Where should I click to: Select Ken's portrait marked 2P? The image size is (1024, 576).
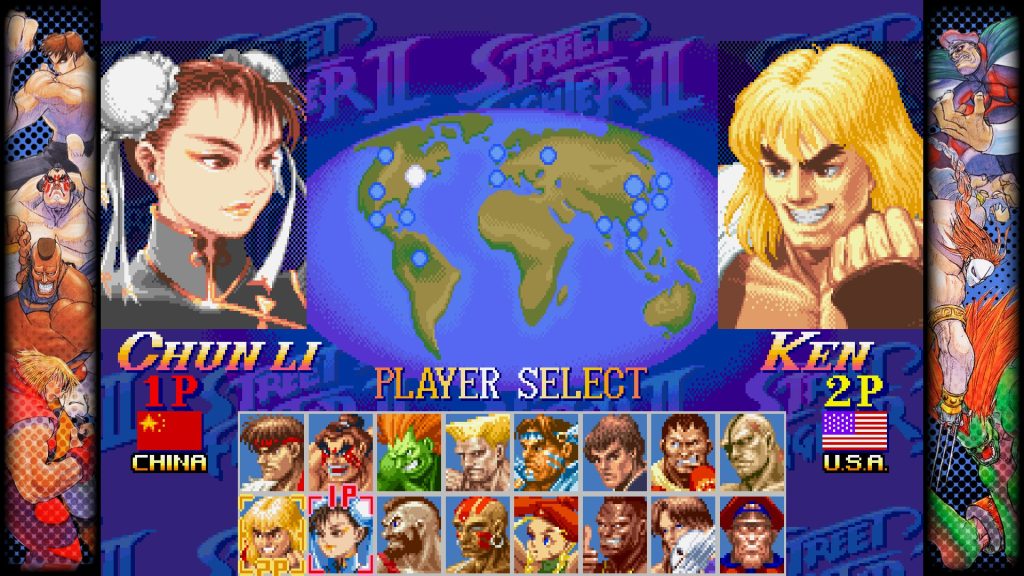pos(273,531)
